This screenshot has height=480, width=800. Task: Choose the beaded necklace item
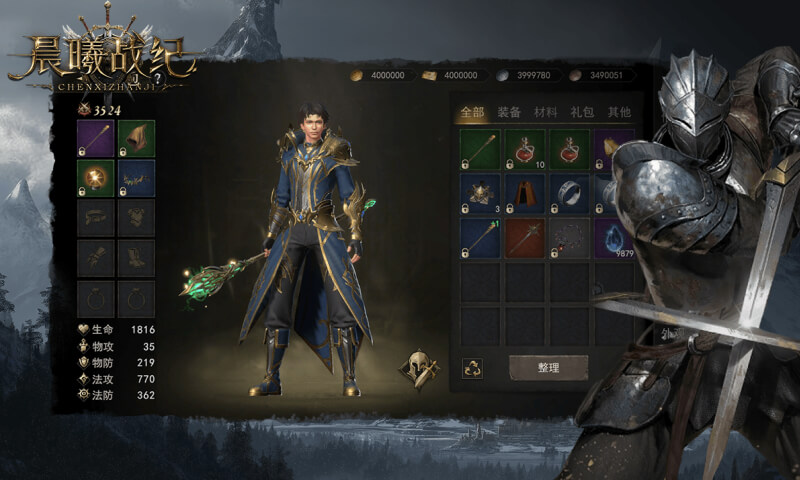[569, 239]
